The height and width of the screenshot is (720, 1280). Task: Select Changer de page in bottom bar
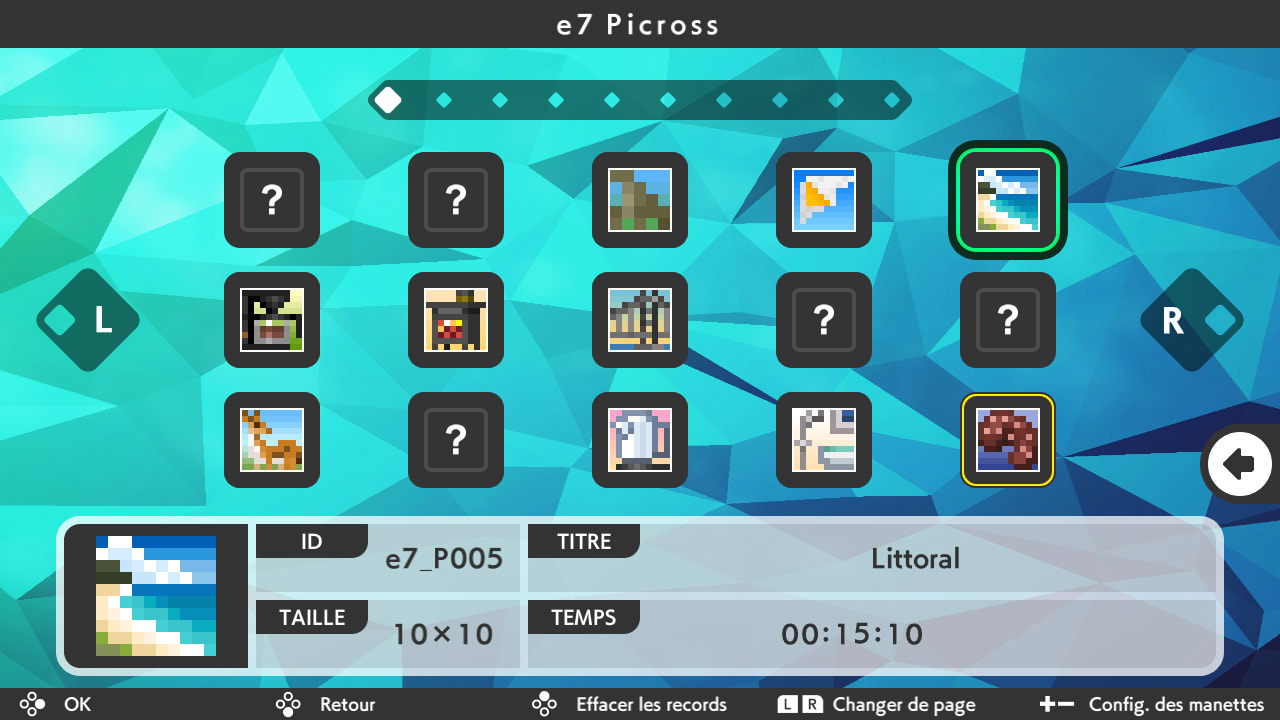pos(905,704)
